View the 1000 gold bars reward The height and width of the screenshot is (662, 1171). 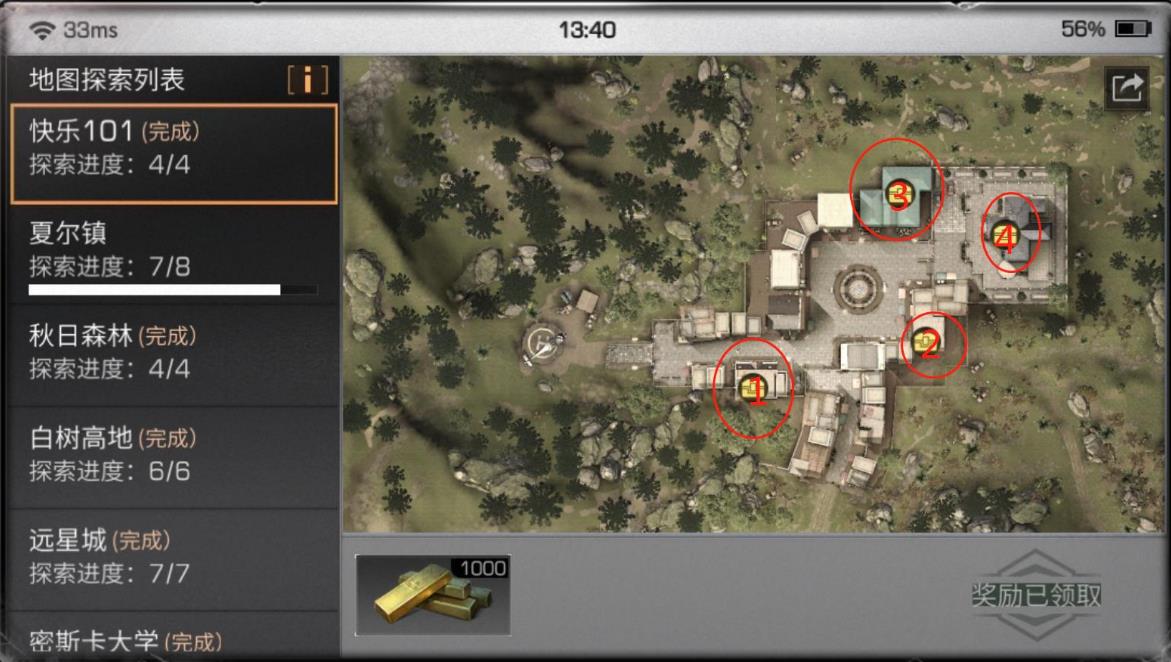(433, 595)
